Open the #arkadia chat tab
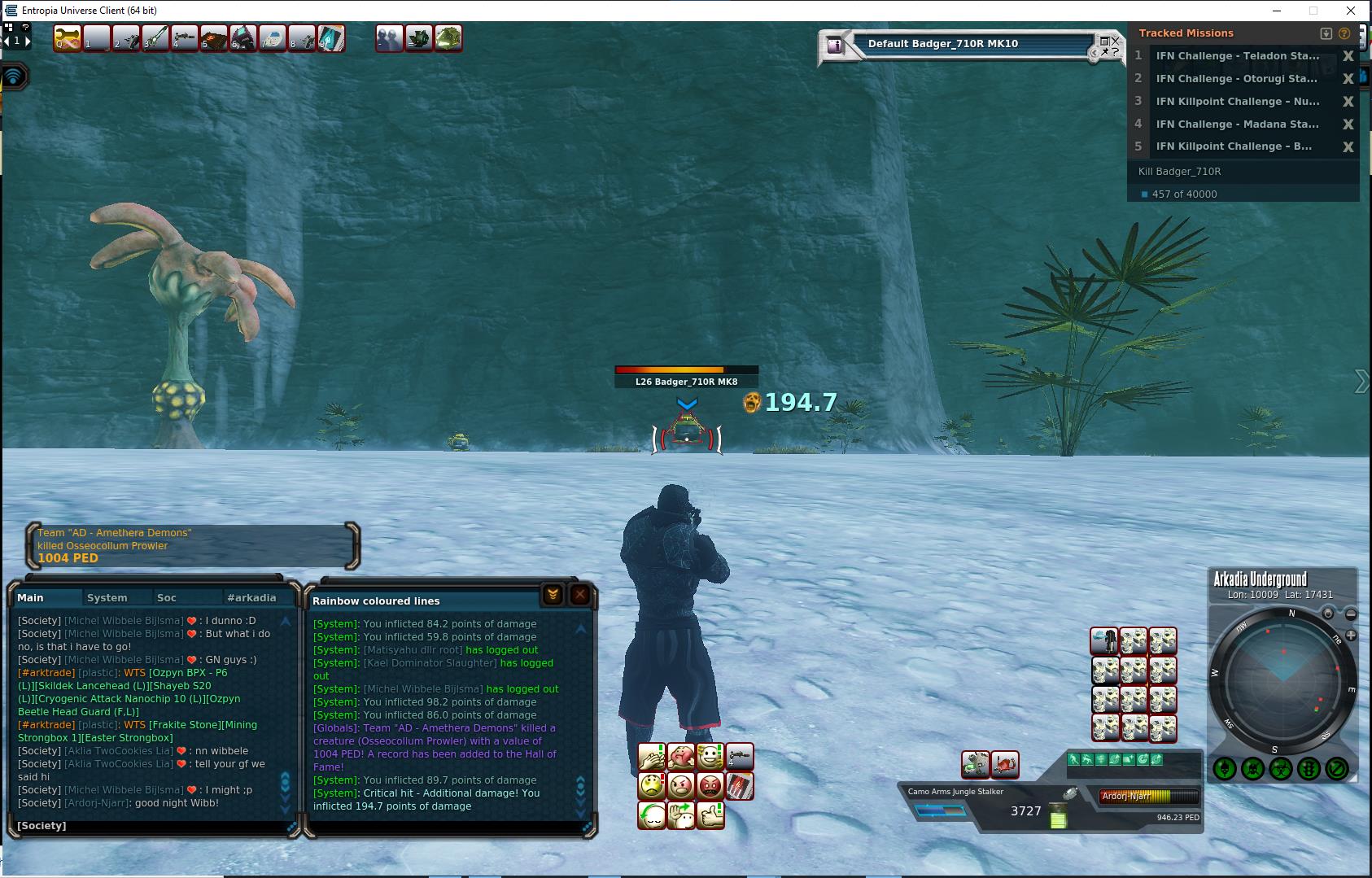Image resolution: width=1372 pixels, height=878 pixels. 251,597
